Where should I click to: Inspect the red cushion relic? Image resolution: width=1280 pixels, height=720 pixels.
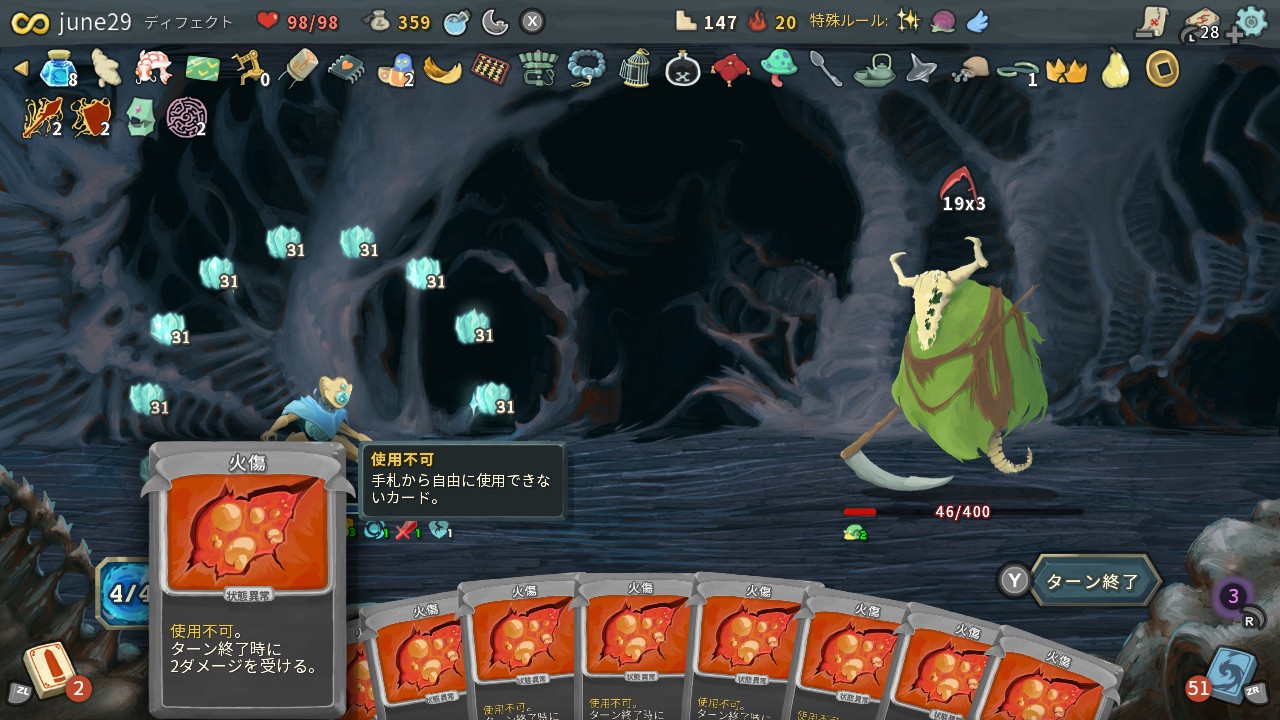pos(730,70)
